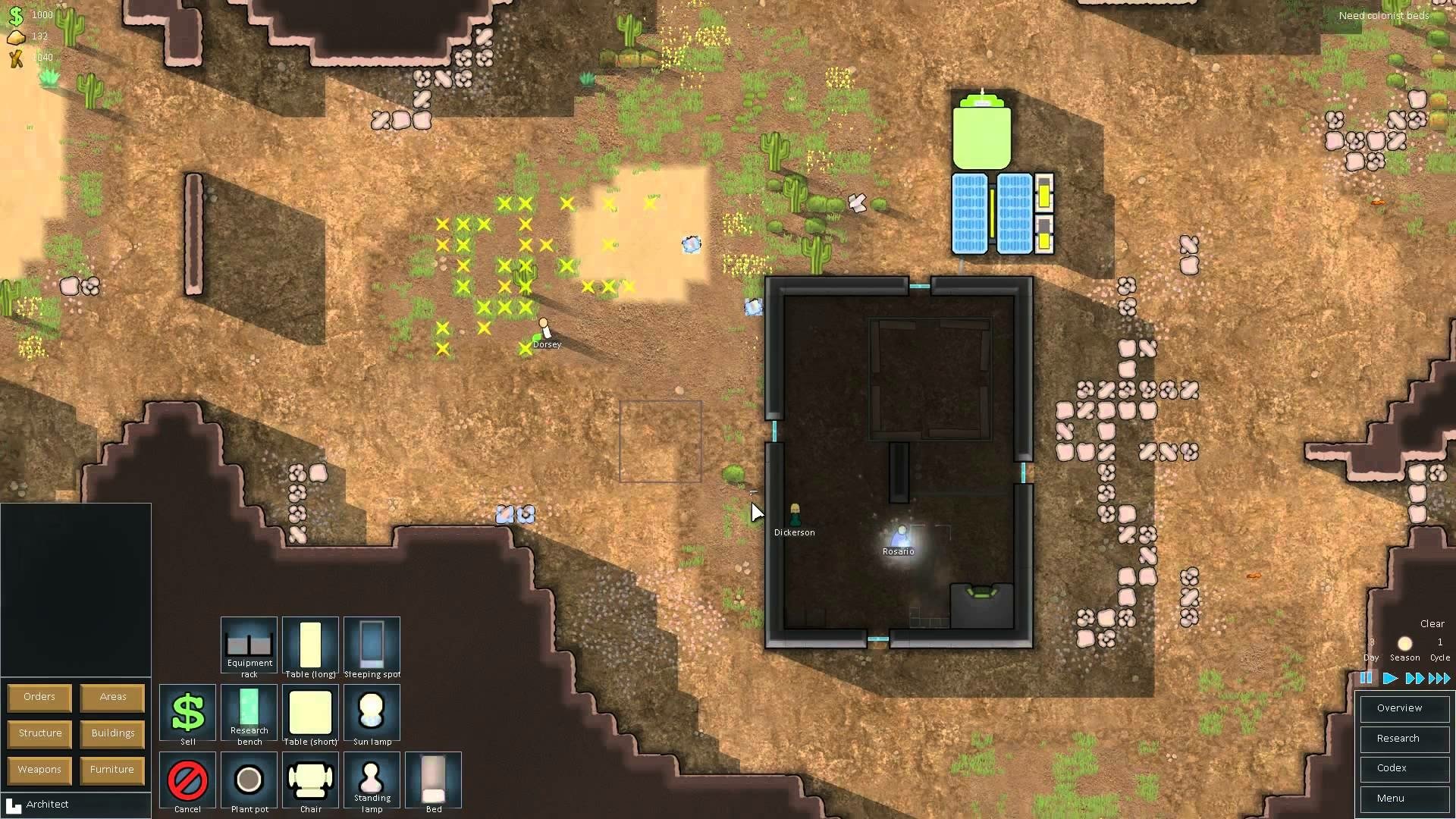Pause the game with the pause control
Viewport: 1456px width, 819px height.
(x=1367, y=679)
